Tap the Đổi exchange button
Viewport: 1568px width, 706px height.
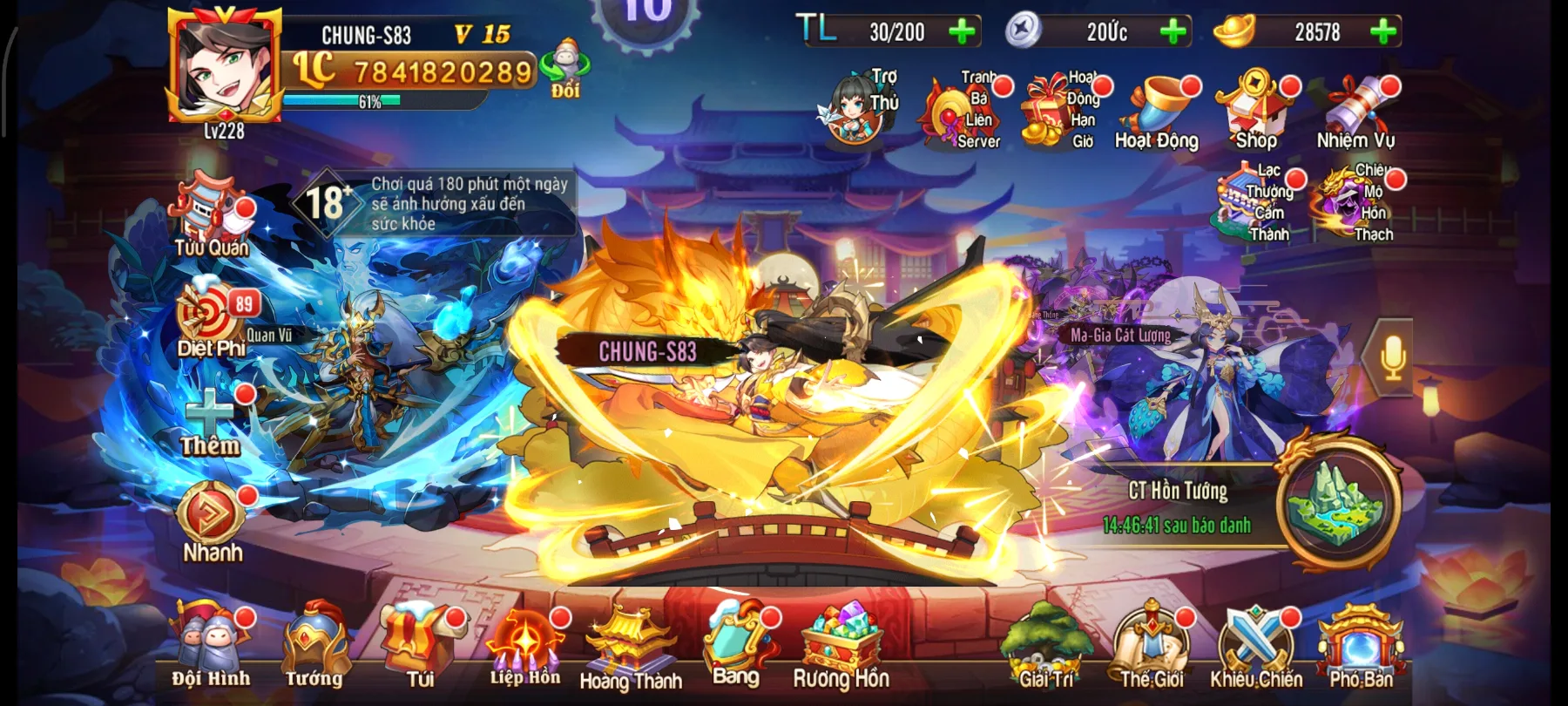tap(564, 70)
